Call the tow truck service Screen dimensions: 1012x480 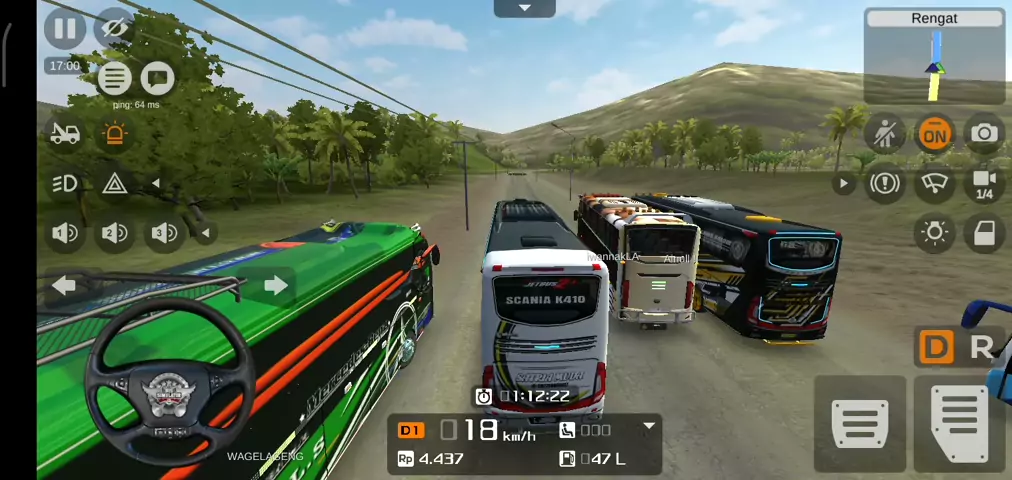65,133
